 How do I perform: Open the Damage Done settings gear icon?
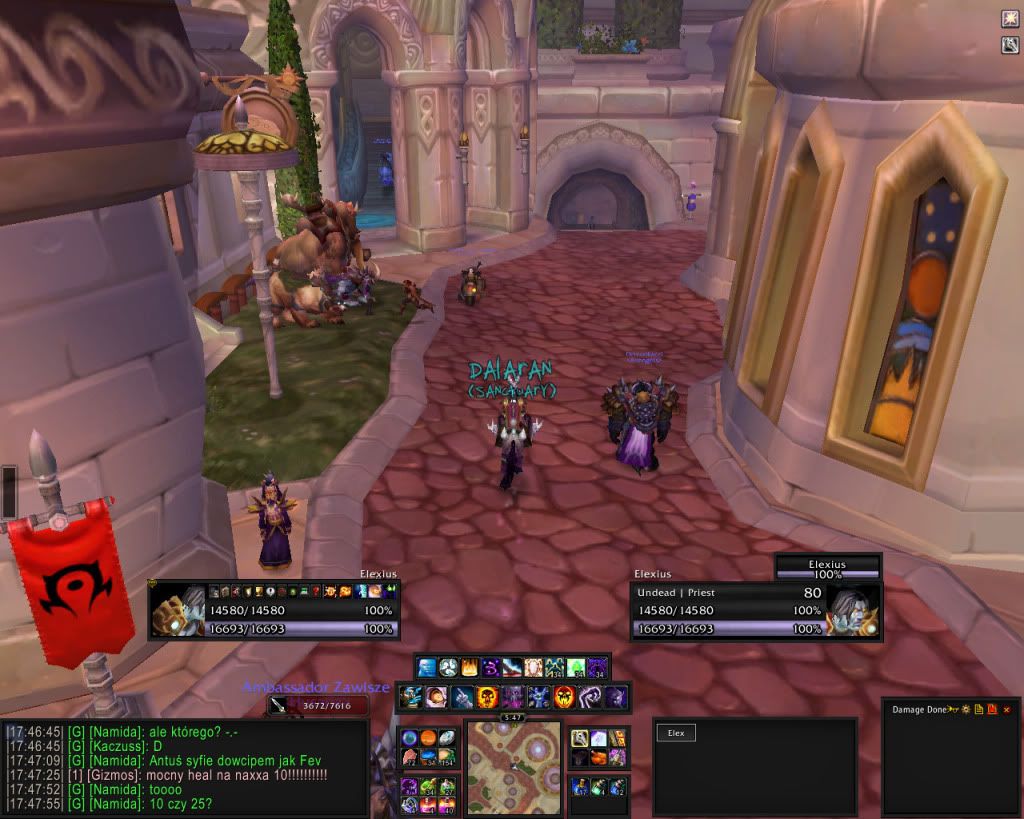coord(967,709)
